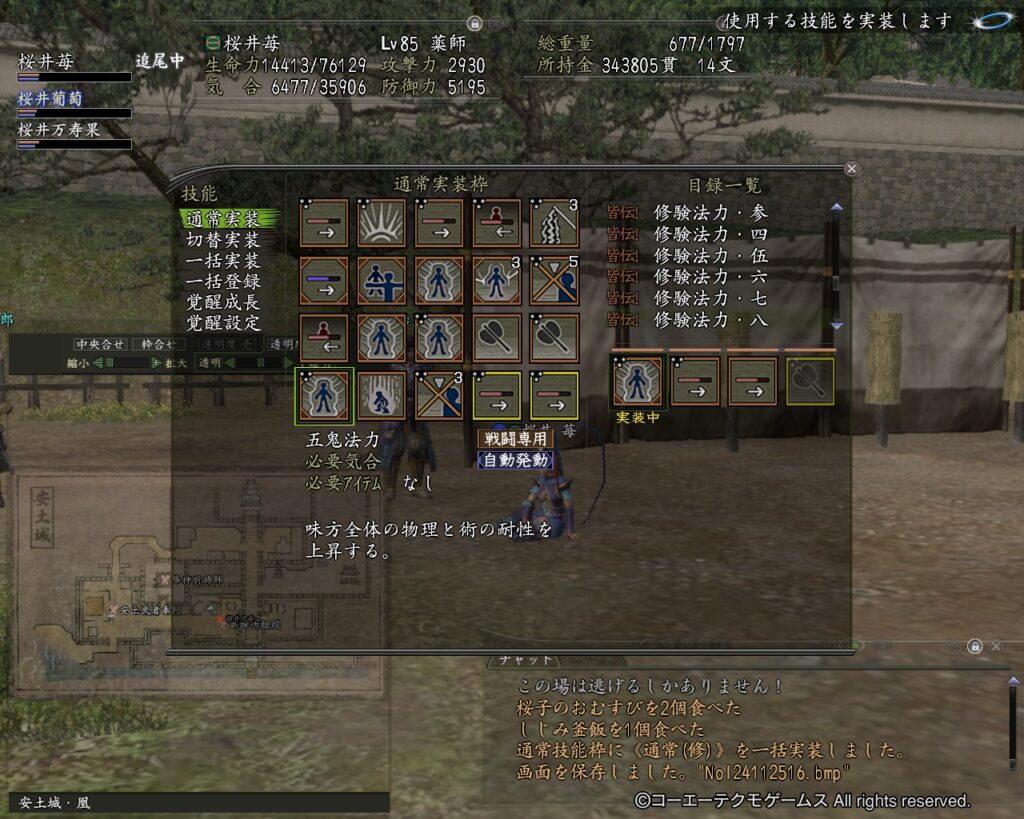Choose the 一括実装 option
The height and width of the screenshot is (819, 1024).
(x=223, y=261)
